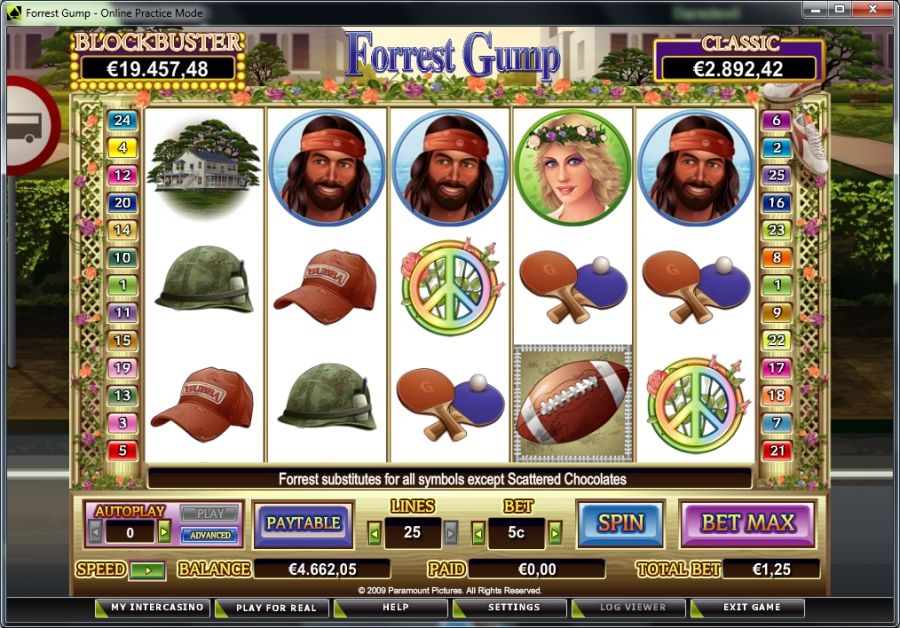Open the SETTINGS menu
This screenshot has height=628, width=900.
[x=513, y=607]
